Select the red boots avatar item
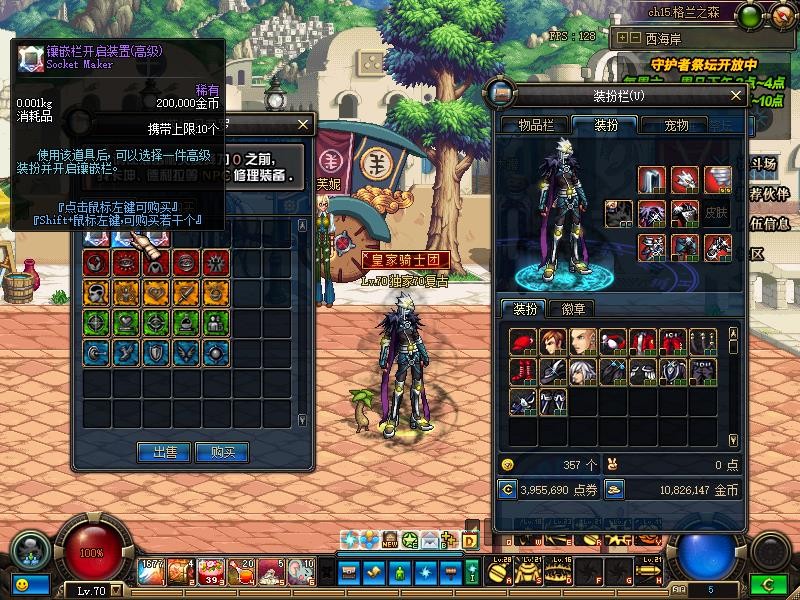 click(x=526, y=372)
